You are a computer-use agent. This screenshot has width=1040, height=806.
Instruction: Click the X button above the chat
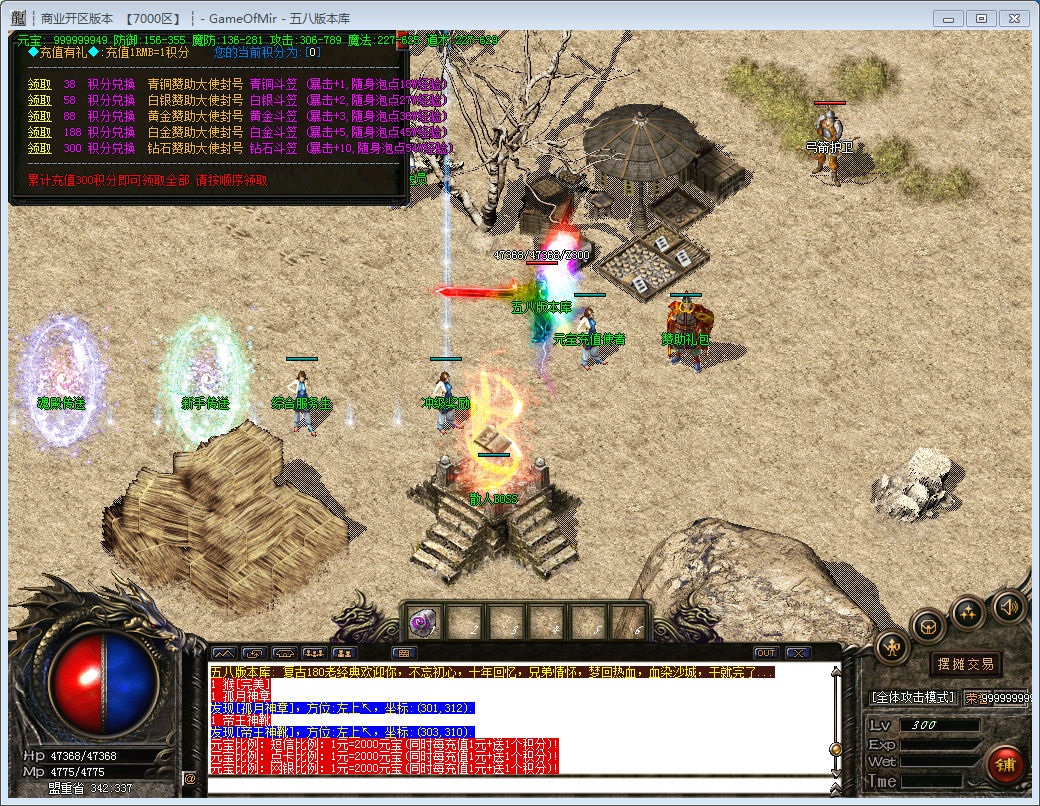pos(797,653)
